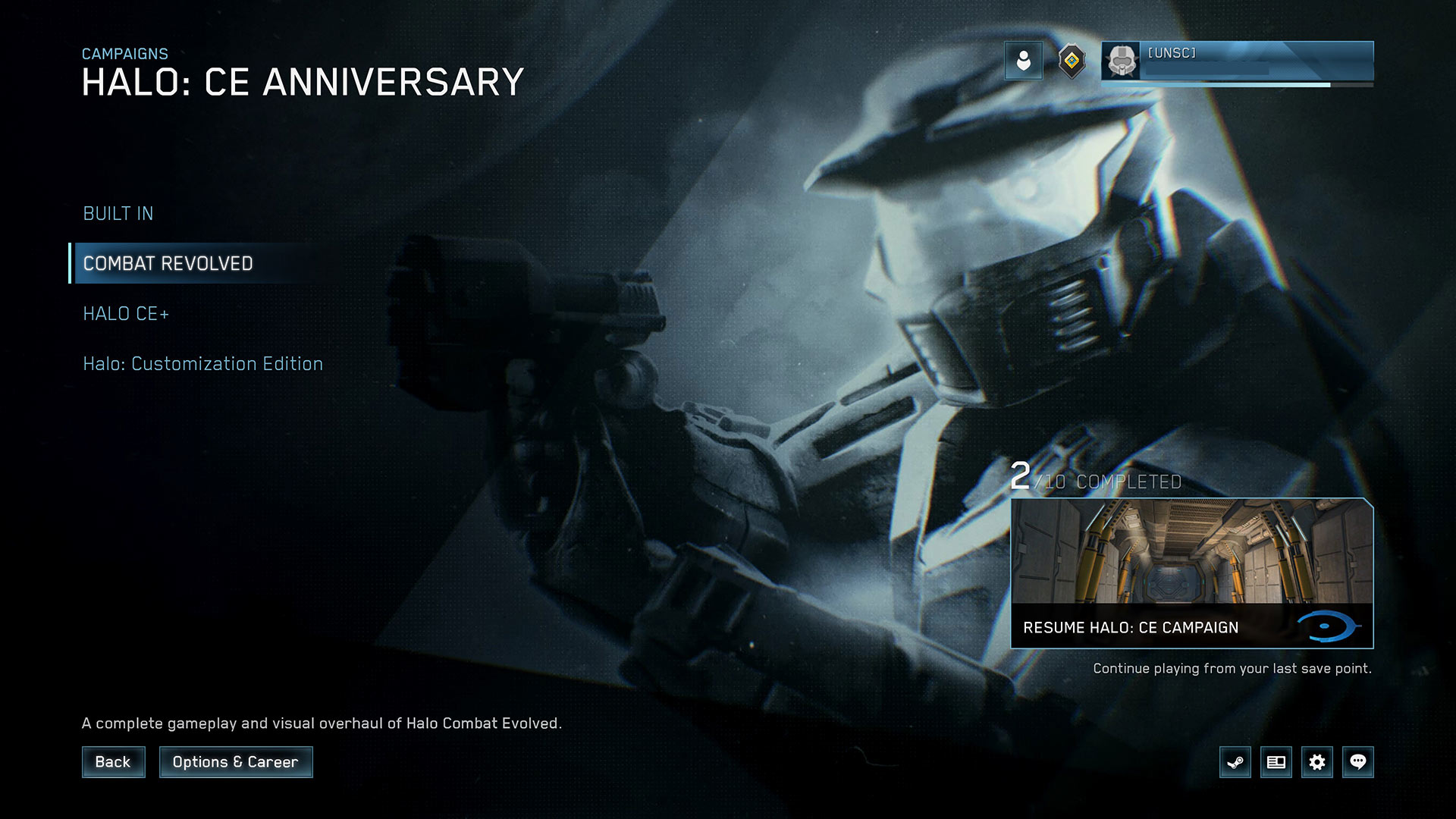This screenshot has width=1456, height=819.
Task: Select the BUILT IN campaign entry
Action: point(118,214)
